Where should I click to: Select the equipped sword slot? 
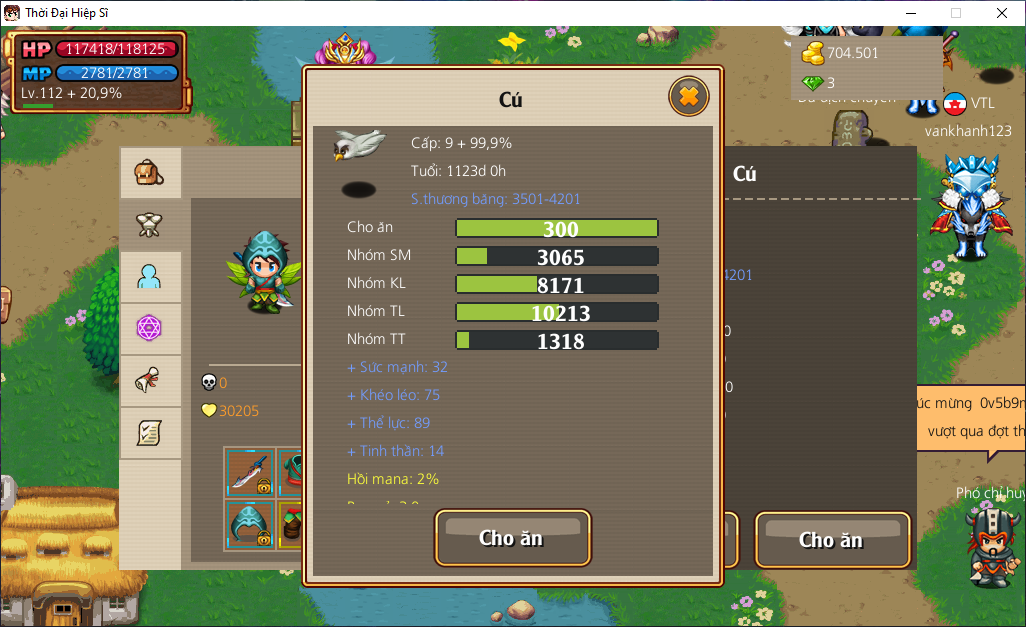(249, 472)
